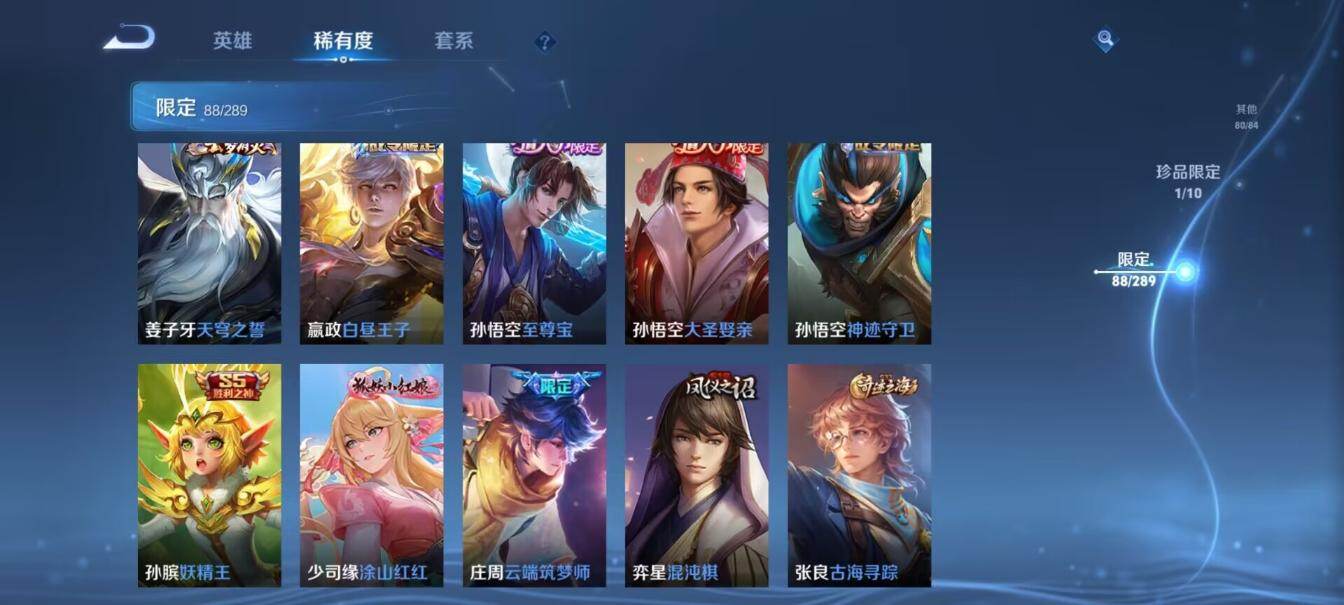
Task: Switch to the 英雄 tab
Action: pos(232,41)
